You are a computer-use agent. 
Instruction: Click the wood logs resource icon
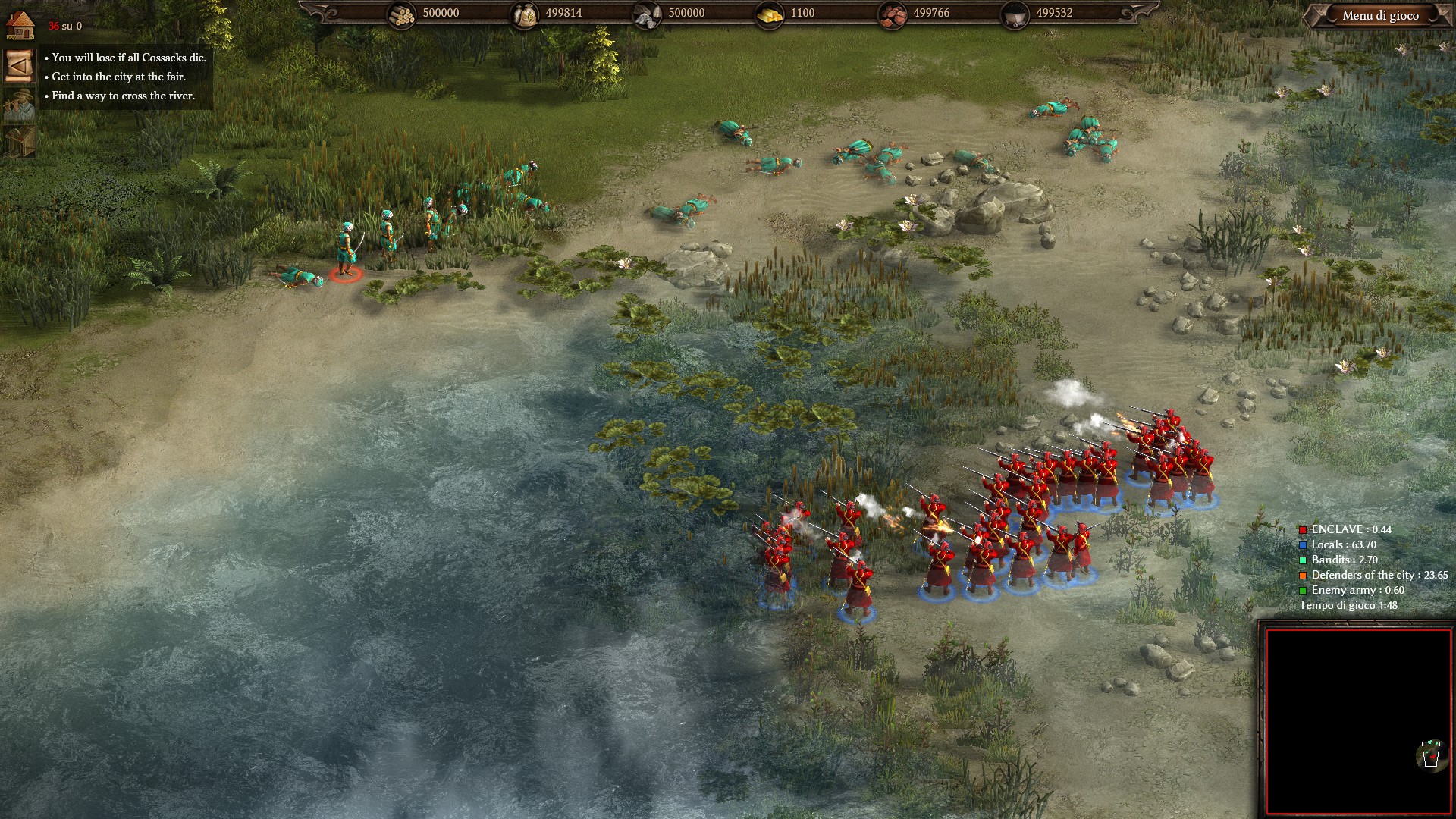pos(400,13)
